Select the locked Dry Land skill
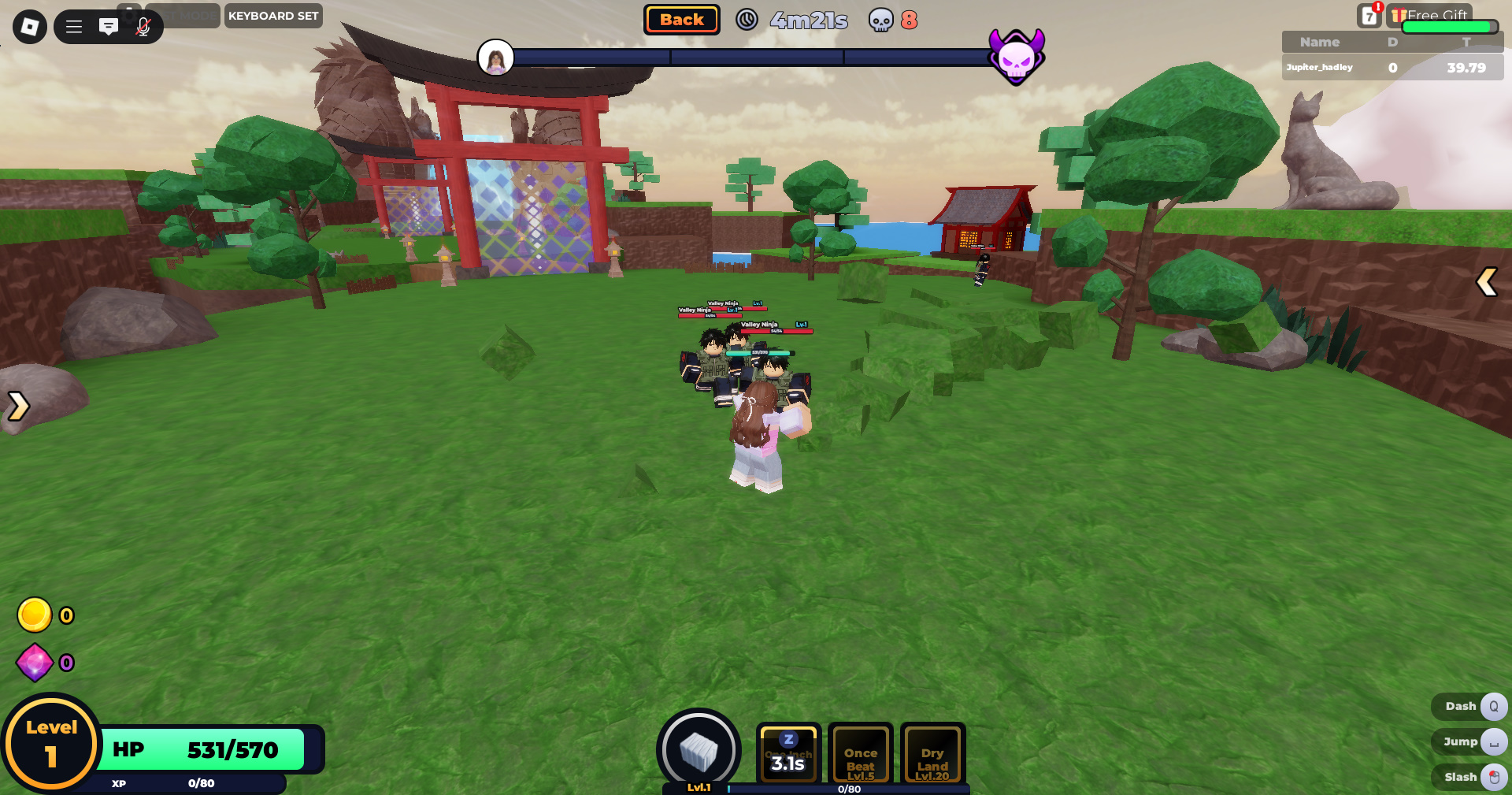This screenshot has width=1512, height=795. [932, 755]
